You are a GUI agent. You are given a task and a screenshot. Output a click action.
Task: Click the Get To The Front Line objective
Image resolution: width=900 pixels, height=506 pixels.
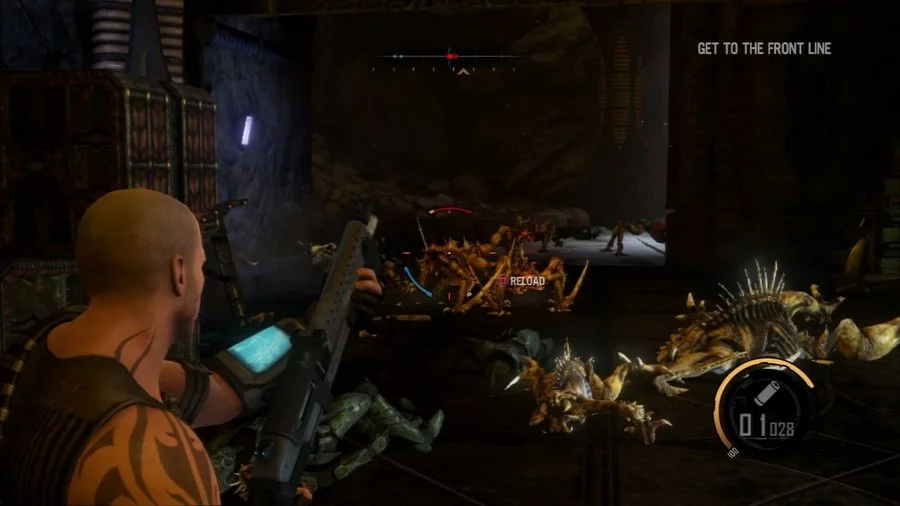(764, 48)
